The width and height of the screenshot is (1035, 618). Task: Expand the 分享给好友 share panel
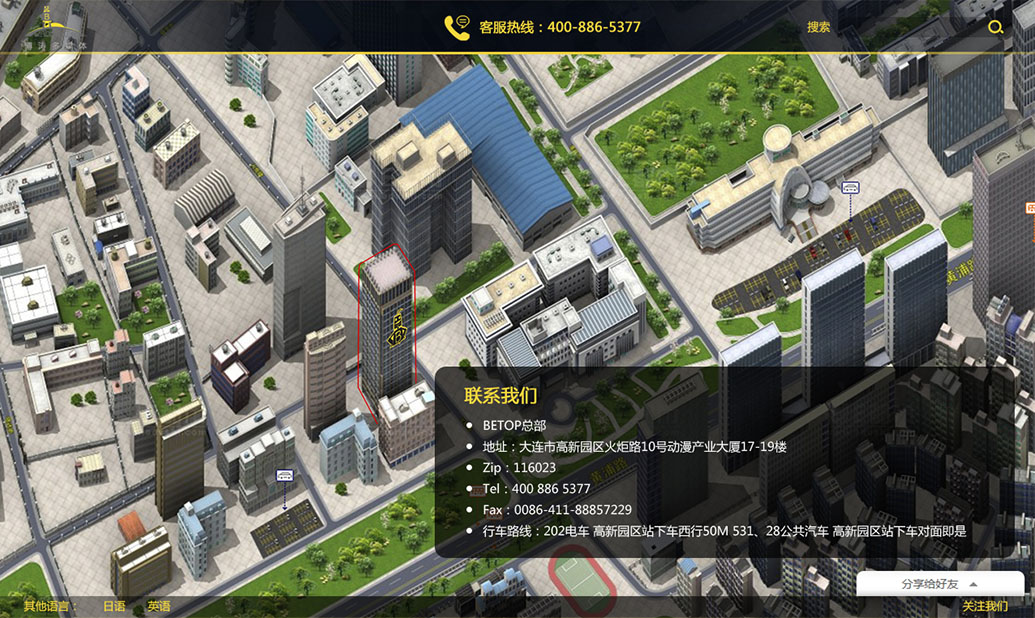tap(939, 584)
